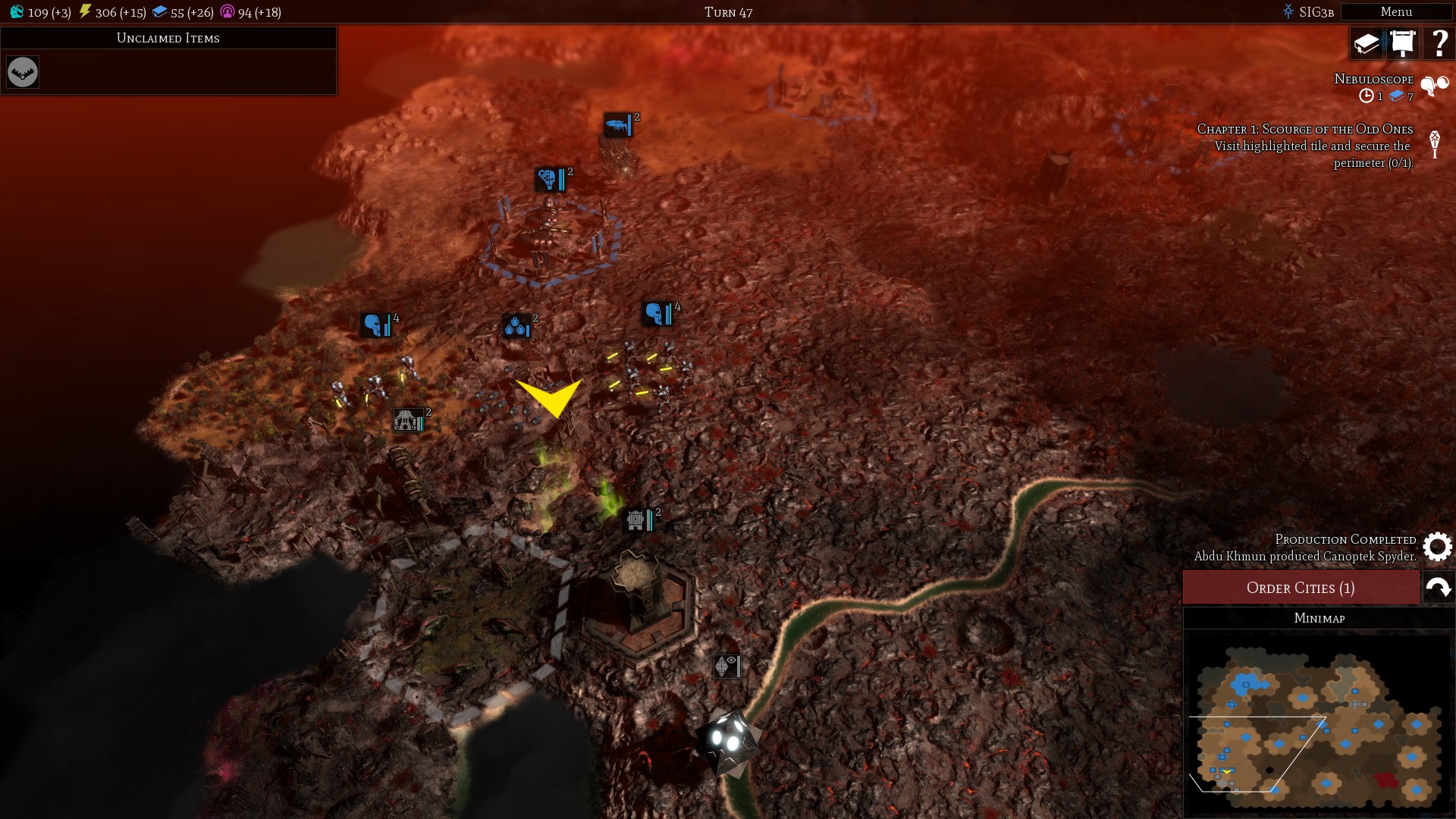Open the compendium book icon
Screen dimensions: 1456x819
(1367, 43)
